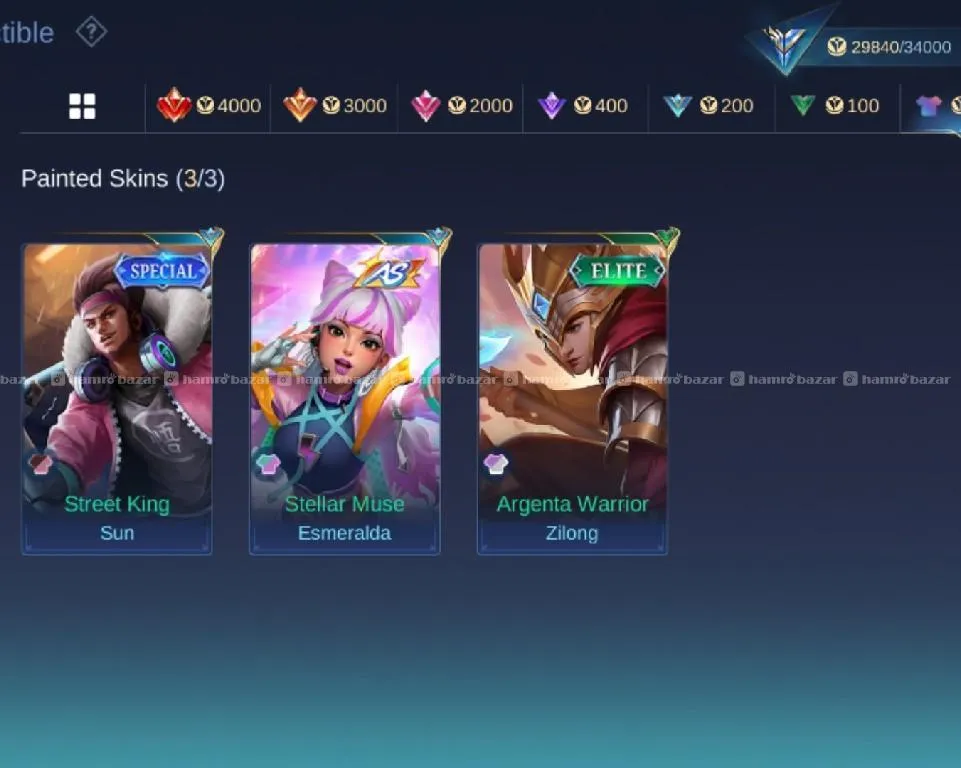Switch to the 200-point blue tier tab

tap(711, 106)
